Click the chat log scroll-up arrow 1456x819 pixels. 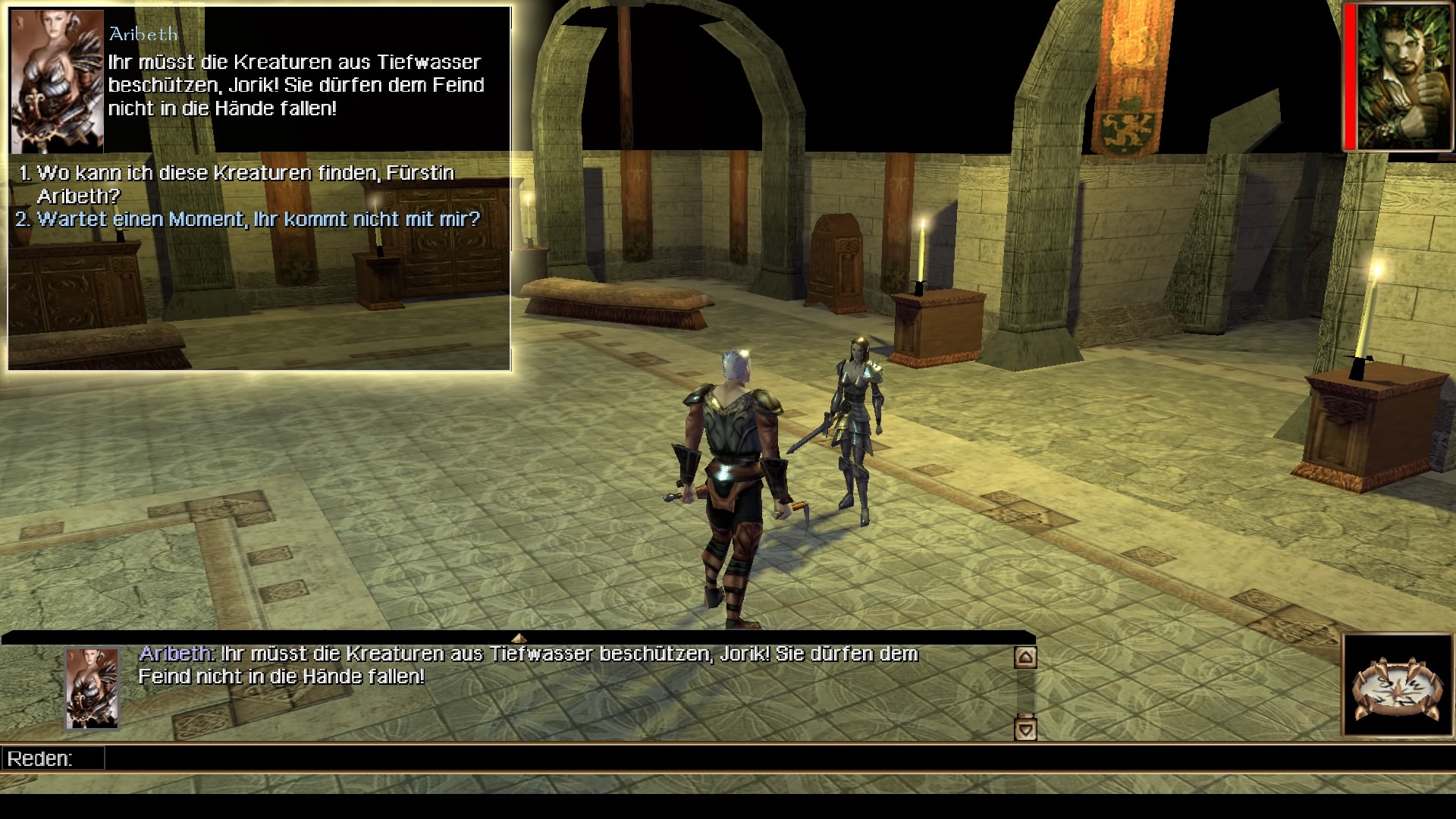1025,657
